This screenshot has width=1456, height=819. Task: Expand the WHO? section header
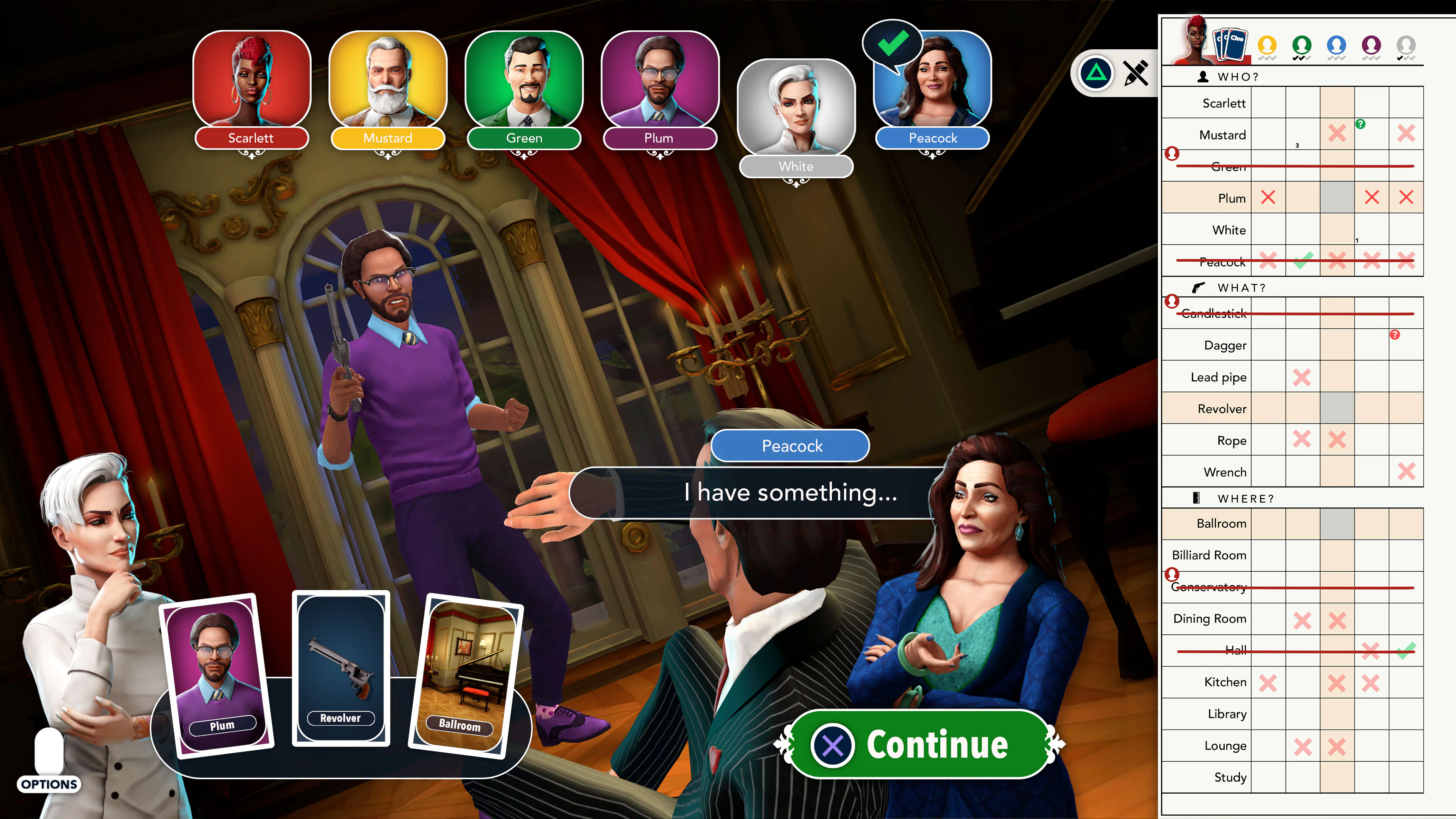pyautogui.click(x=1244, y=76)
